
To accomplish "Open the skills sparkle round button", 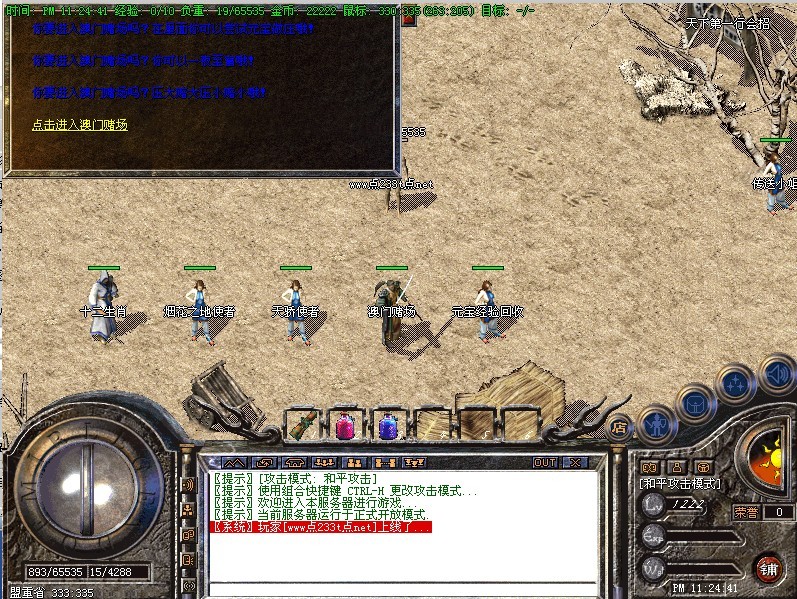I will 736,381.
